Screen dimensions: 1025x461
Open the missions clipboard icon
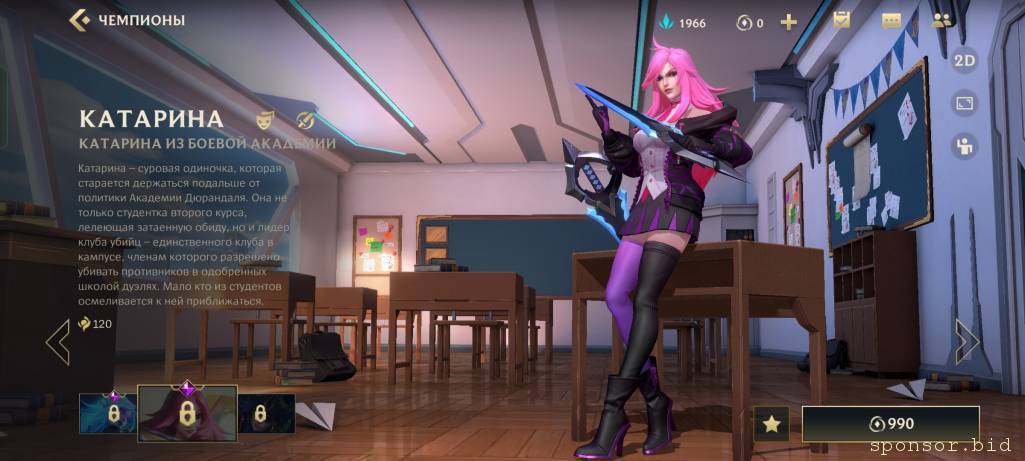pos(842,20)
